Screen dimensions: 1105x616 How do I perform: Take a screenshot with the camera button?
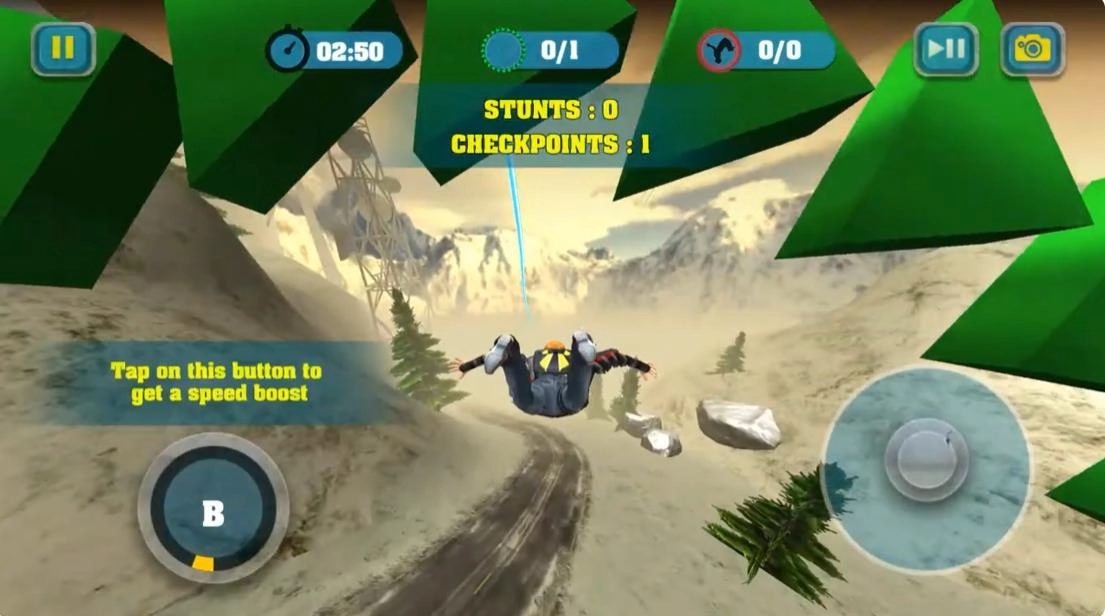point(1032,49)
